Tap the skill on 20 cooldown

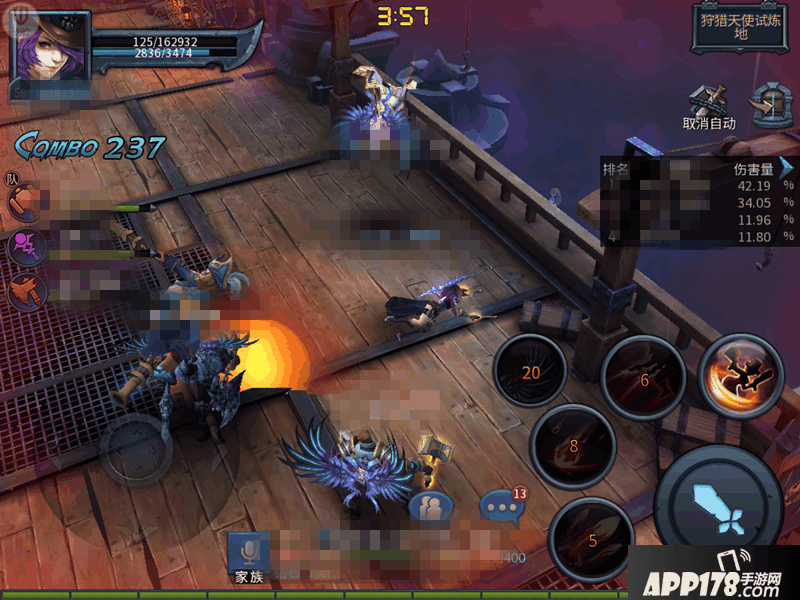[x=530, y=371]
